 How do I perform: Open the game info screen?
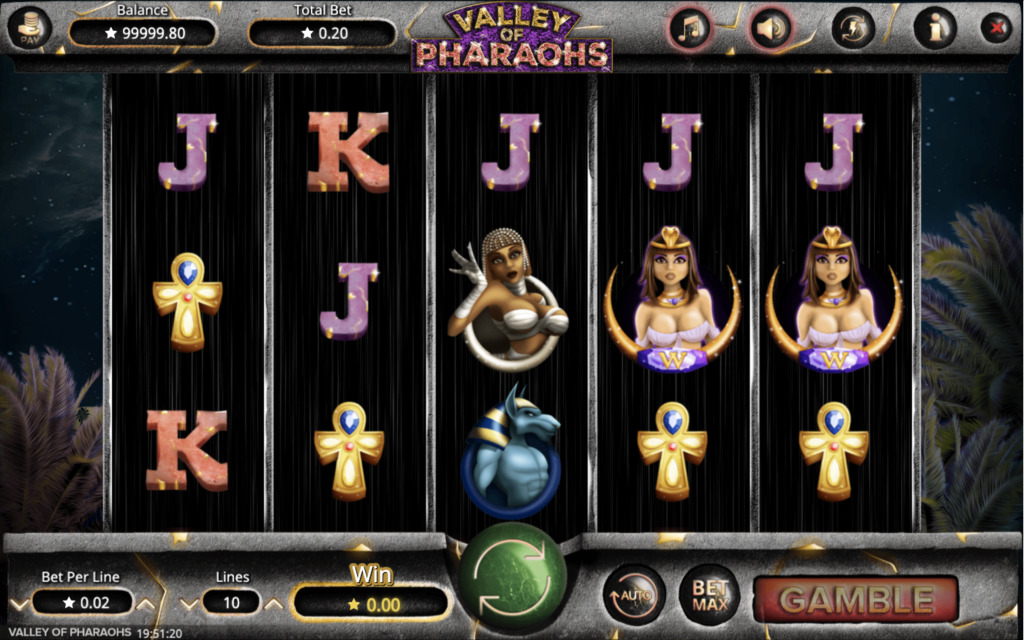[x=935, y=29]
